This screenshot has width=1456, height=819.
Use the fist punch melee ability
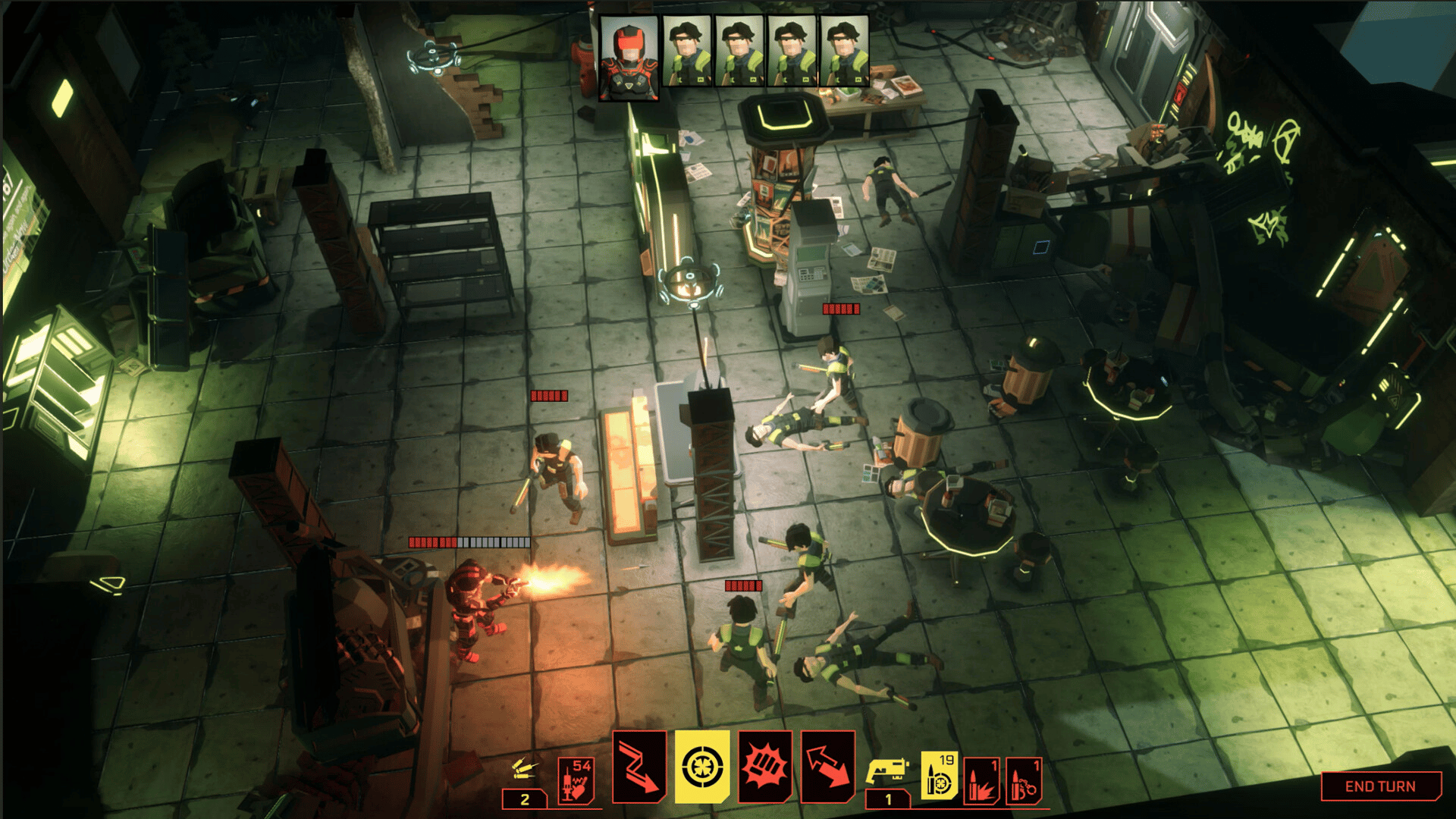(765, 767)
